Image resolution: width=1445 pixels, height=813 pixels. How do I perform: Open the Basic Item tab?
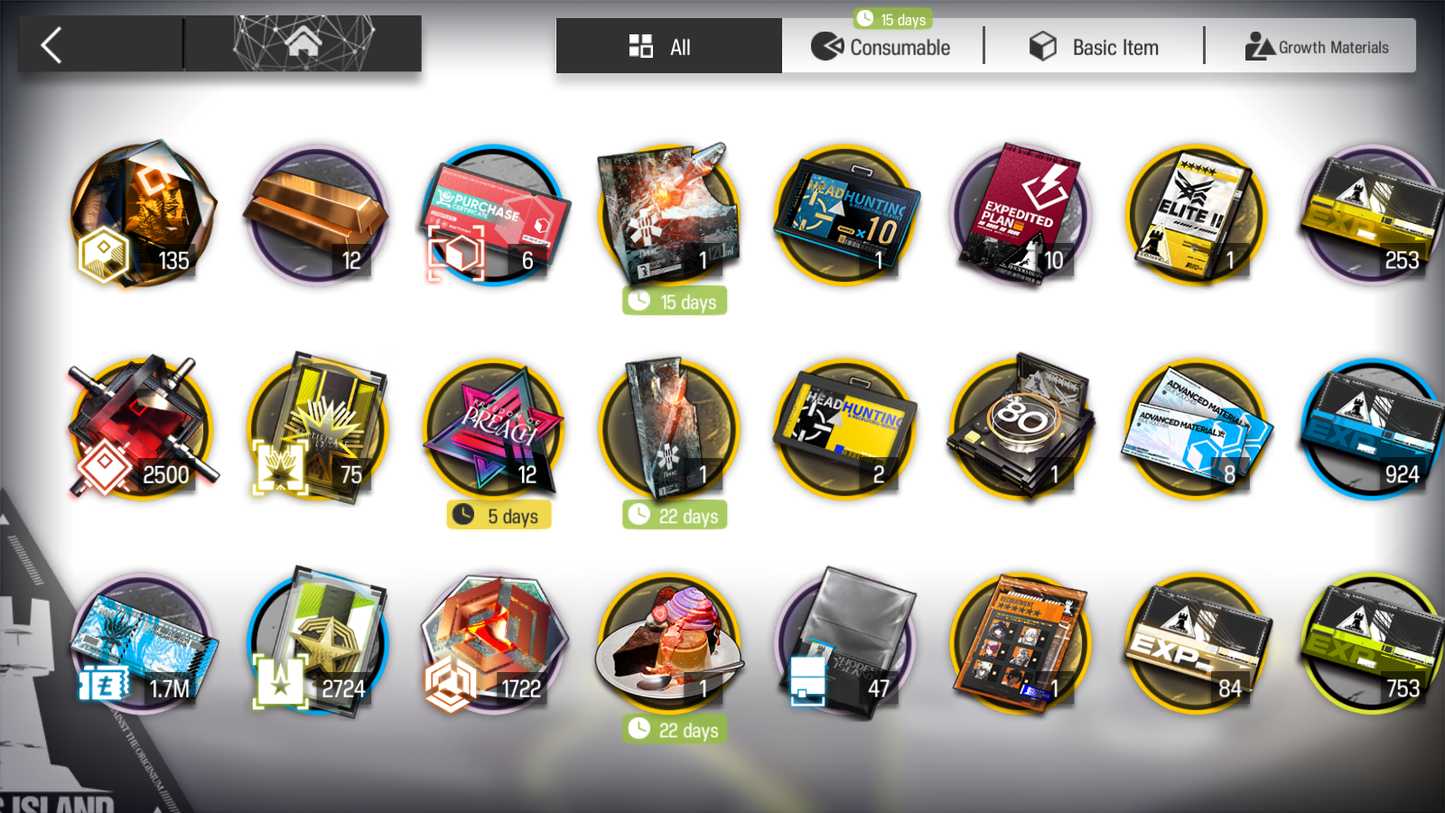pyautogui.click(x=1094, y=47)
